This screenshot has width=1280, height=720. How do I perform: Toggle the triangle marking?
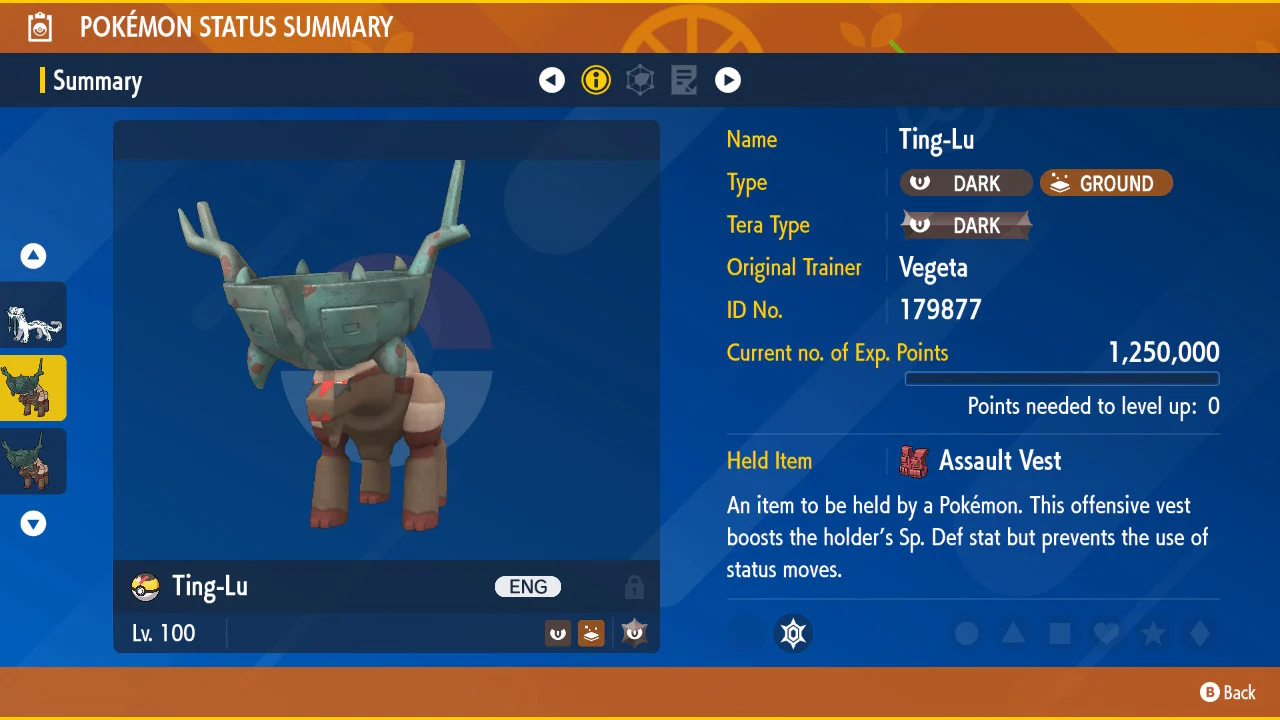[x=1013, y=633]
